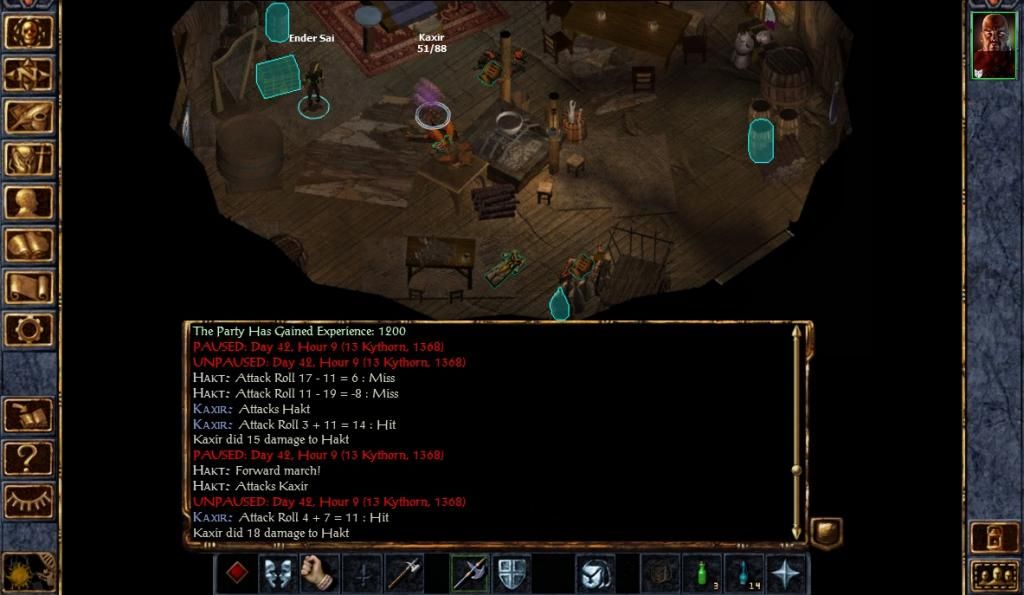
Task: Open the priest scroll button
Action: pos(30,288)
